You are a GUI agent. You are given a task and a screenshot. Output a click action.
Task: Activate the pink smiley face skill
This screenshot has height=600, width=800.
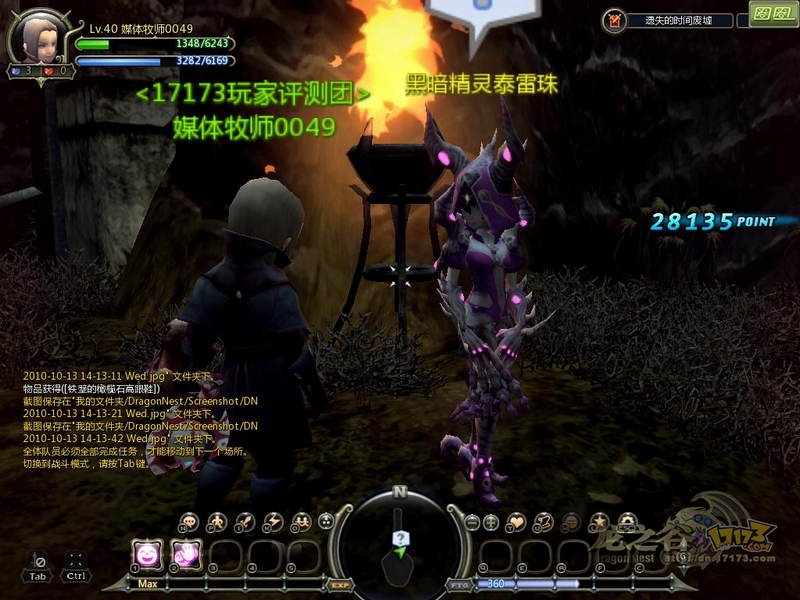coord(147,553)
